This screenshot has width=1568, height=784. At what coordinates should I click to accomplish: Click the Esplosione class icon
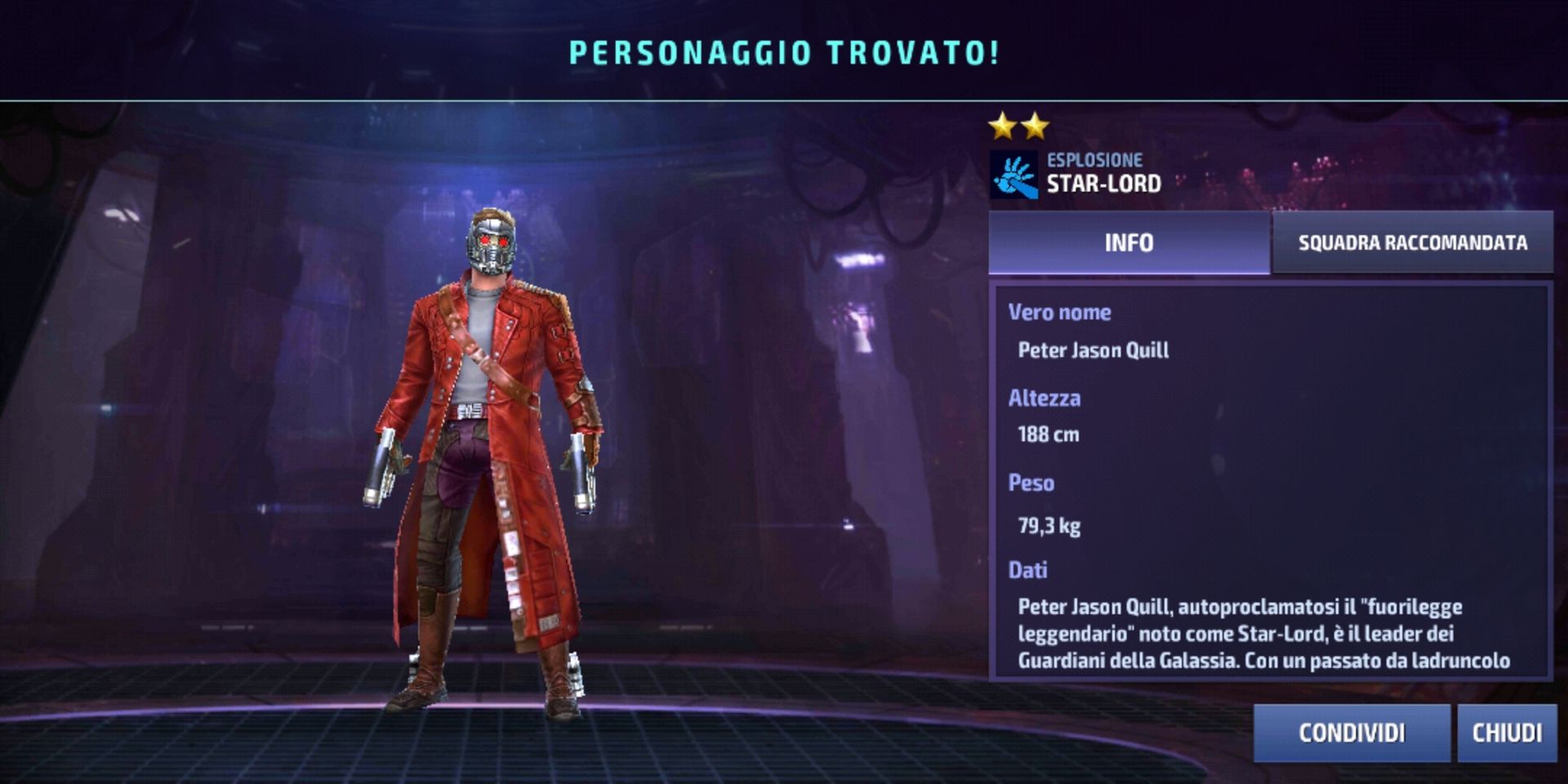tap(1013, 175)
